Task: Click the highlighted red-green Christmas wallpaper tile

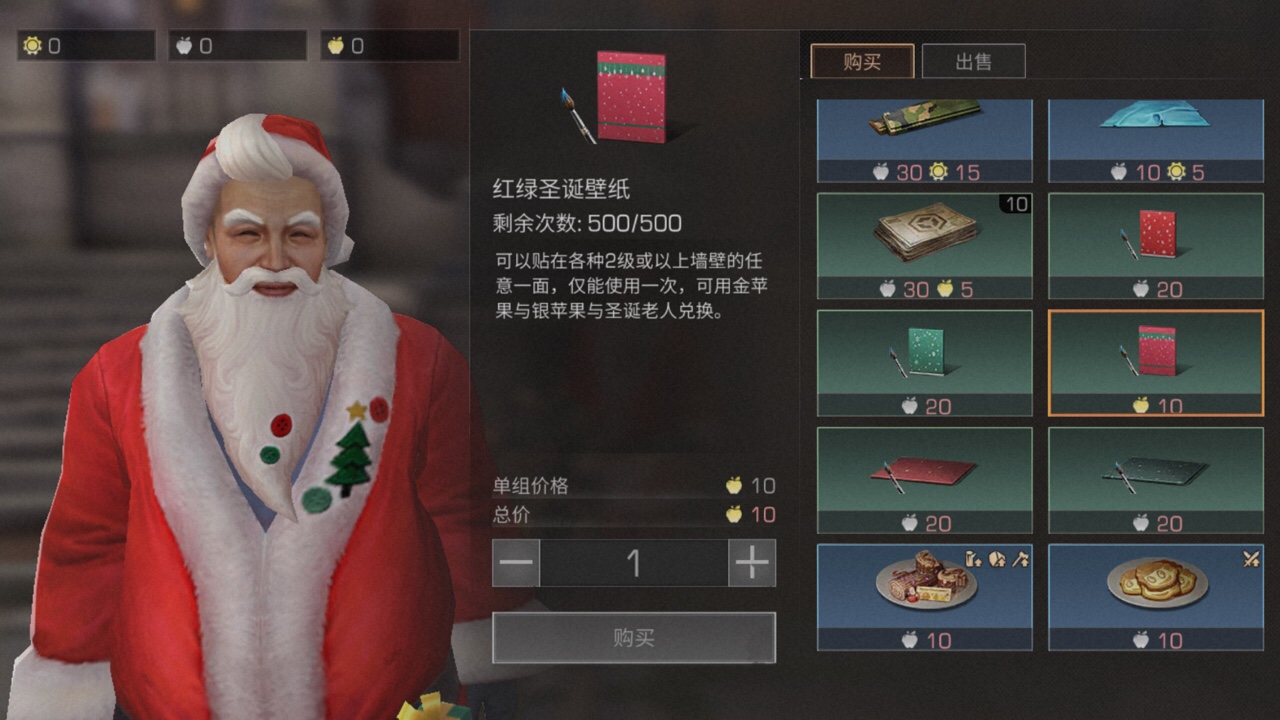Action: (x=1155, y=361)
